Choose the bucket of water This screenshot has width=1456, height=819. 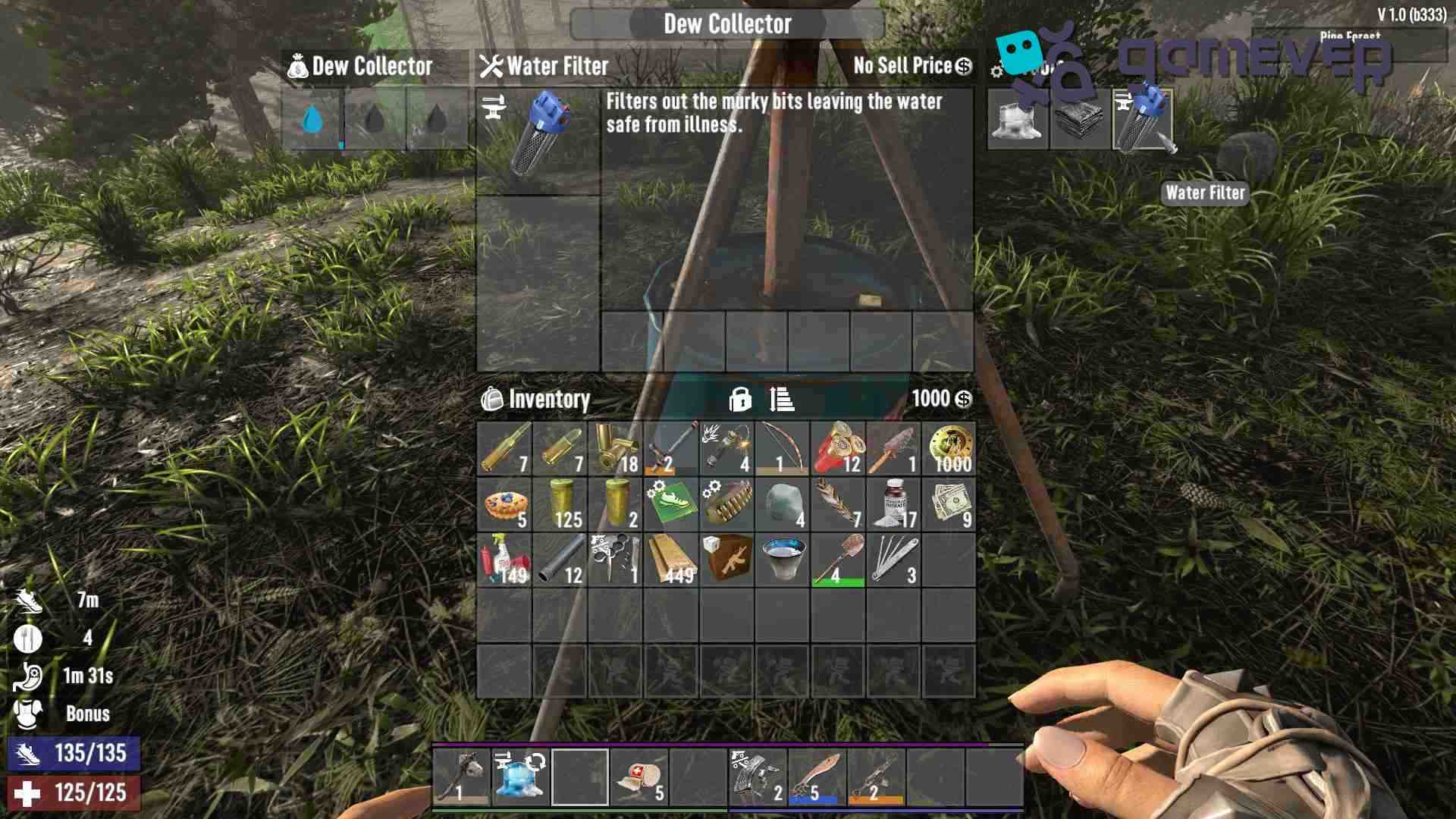pos(783,560)
